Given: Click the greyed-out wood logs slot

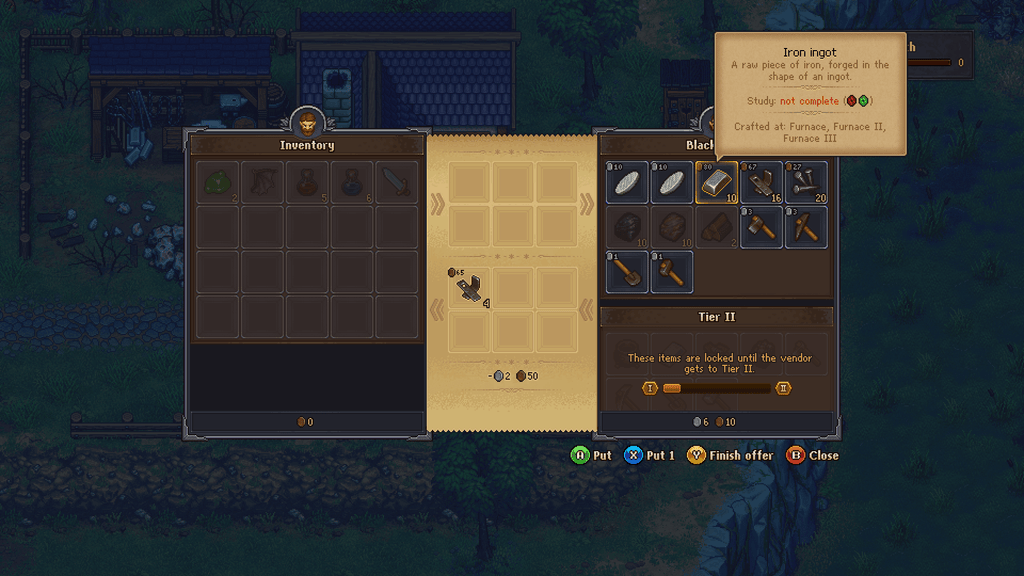Looking at the screenshot, I should click(x=716, y=227).
